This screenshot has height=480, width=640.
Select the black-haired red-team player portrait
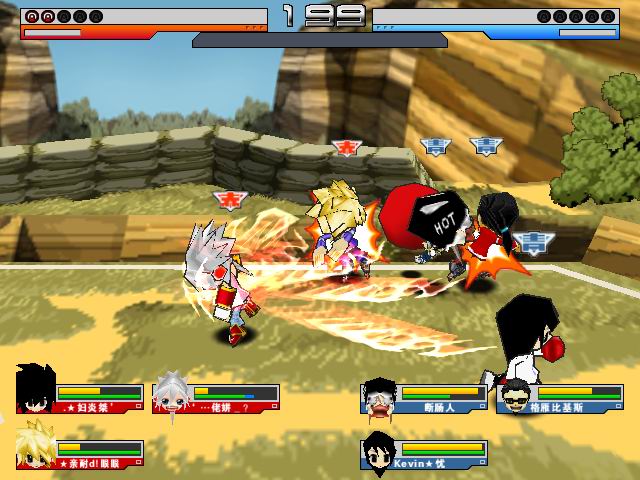pyautogui.click(x=35, y=390)
